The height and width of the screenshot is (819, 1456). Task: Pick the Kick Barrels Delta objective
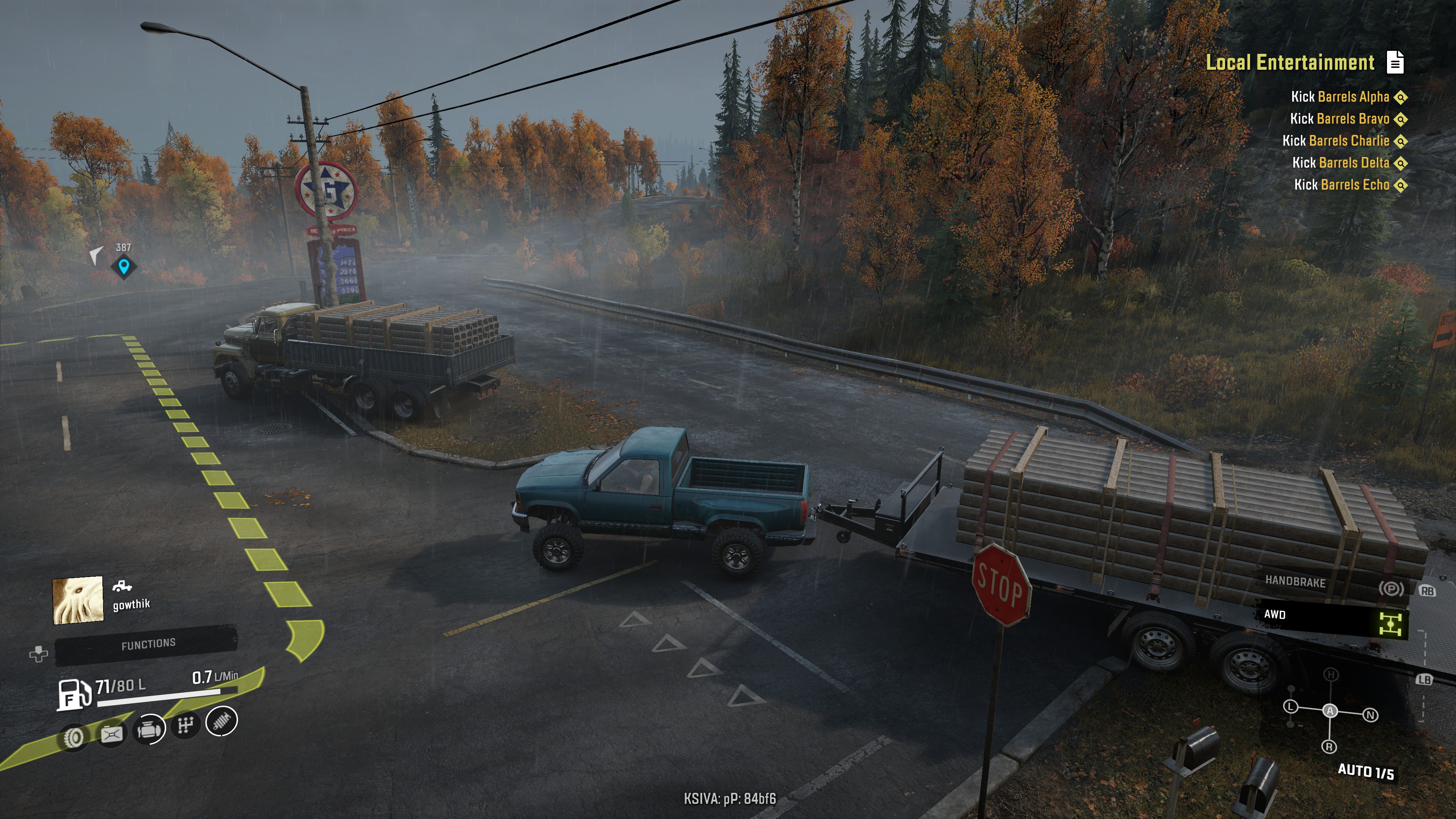click(x=1340, y=163)
